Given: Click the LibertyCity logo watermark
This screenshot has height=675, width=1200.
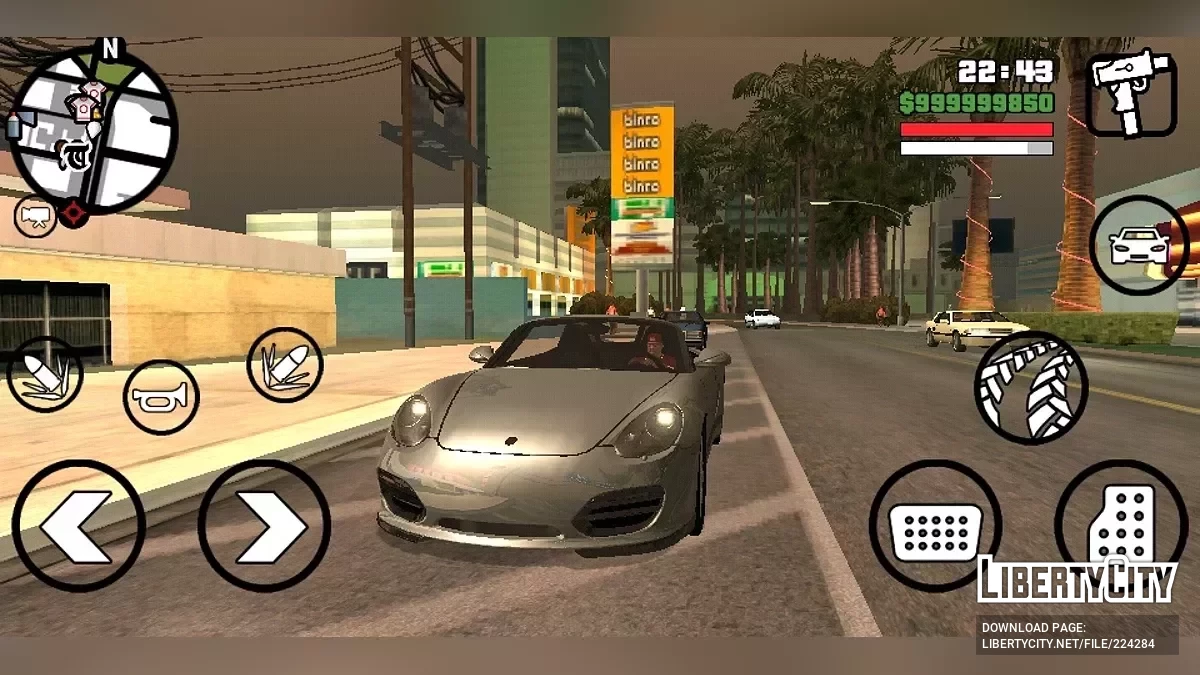Looking at the screenshot, I should [1077, 580].
